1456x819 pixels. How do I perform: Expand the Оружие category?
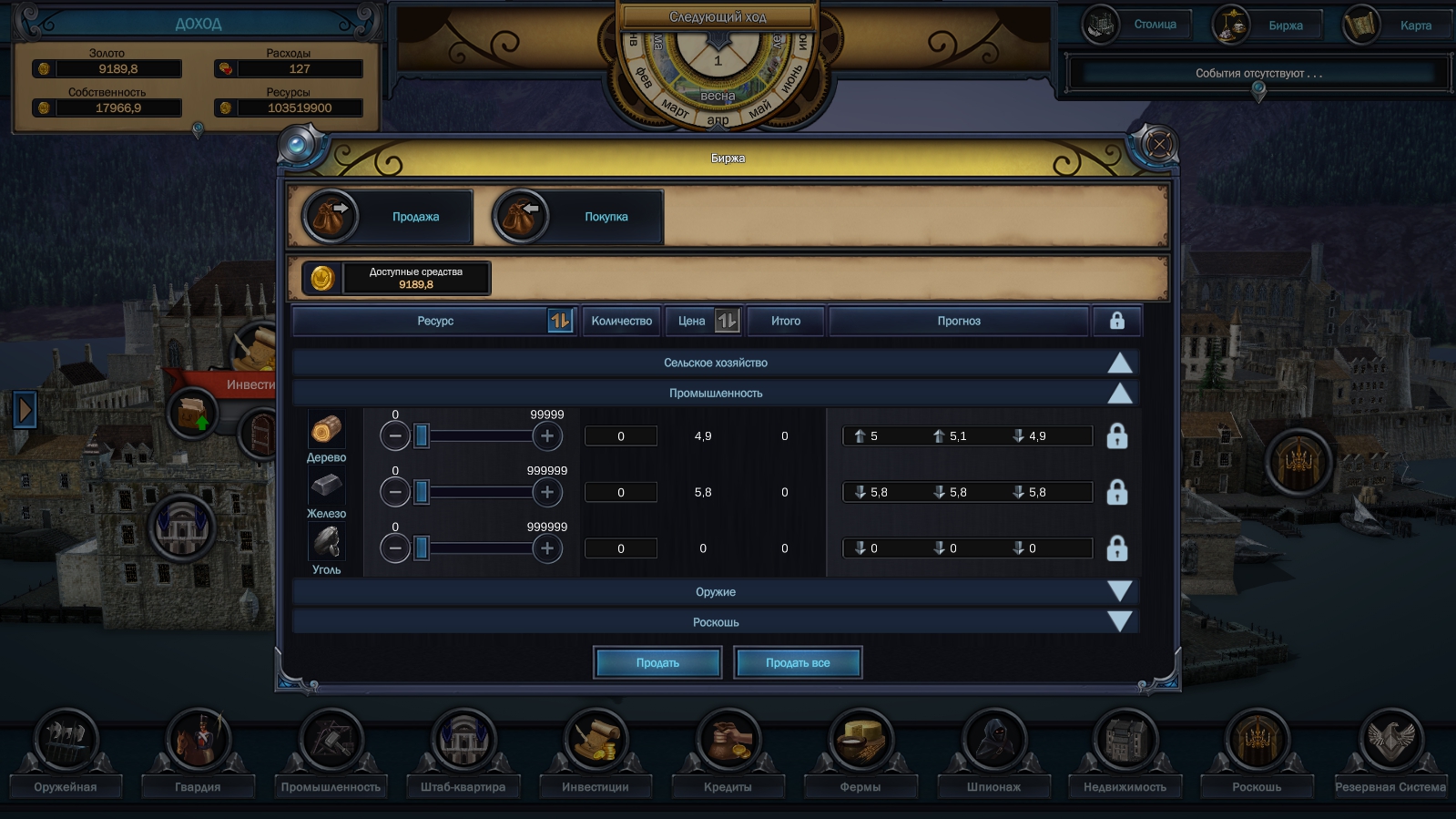click(x=1119, y=591)
